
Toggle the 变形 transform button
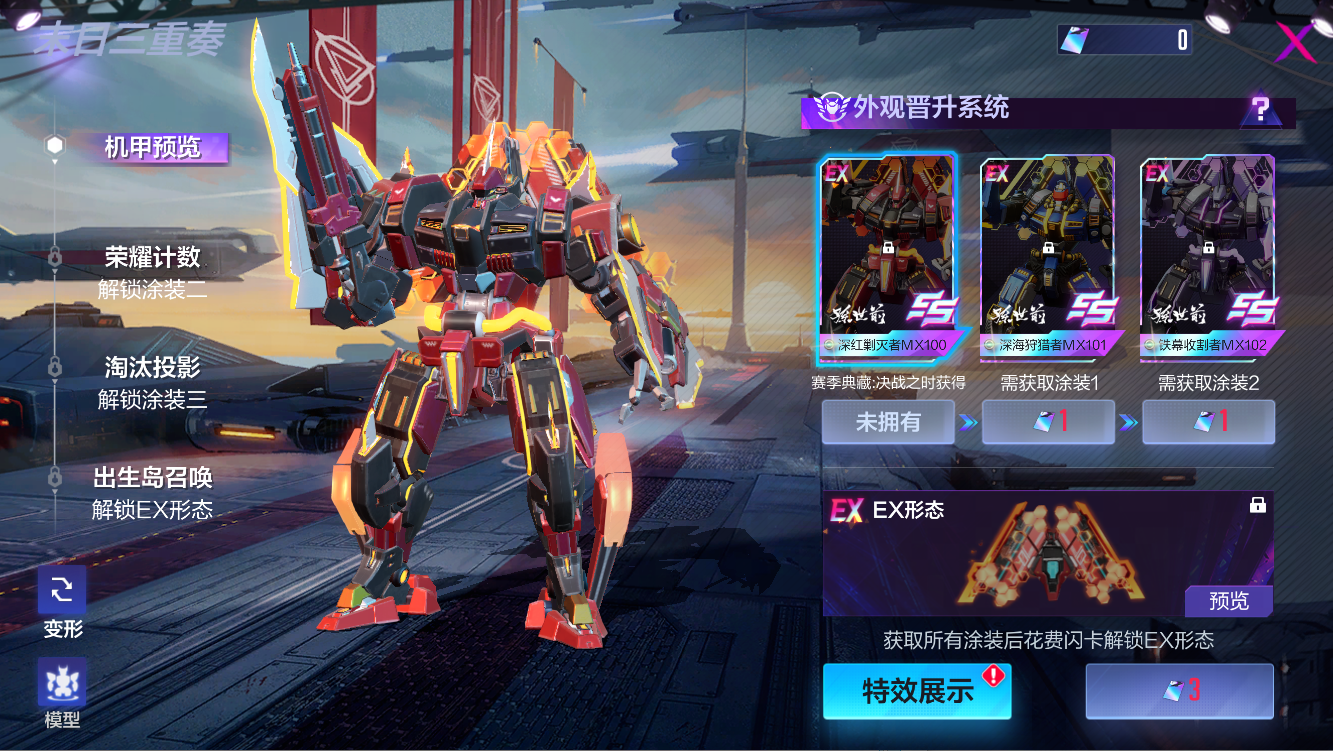[62, 591]
